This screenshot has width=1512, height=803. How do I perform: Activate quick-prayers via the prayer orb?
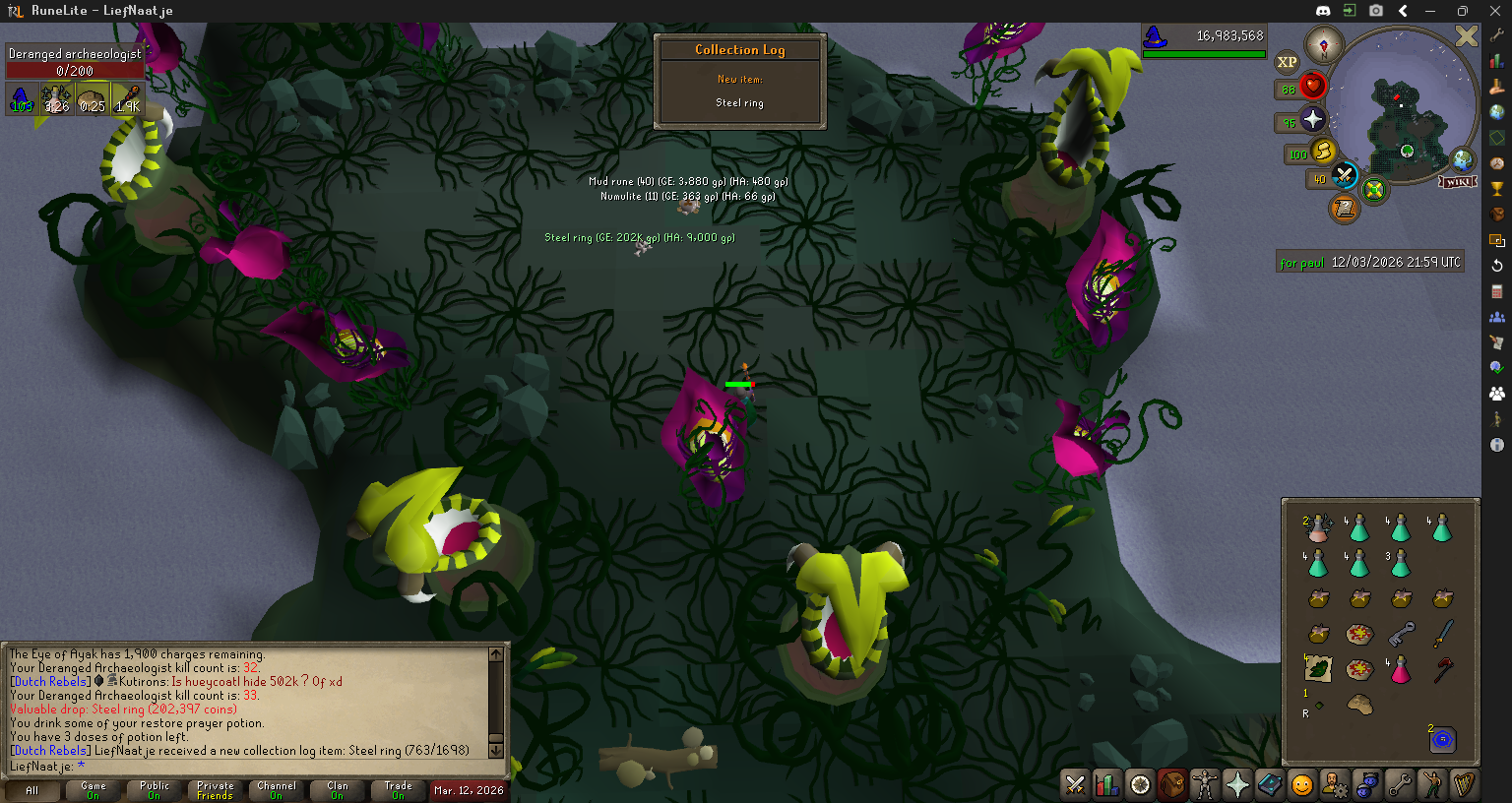coord(1312,120)
